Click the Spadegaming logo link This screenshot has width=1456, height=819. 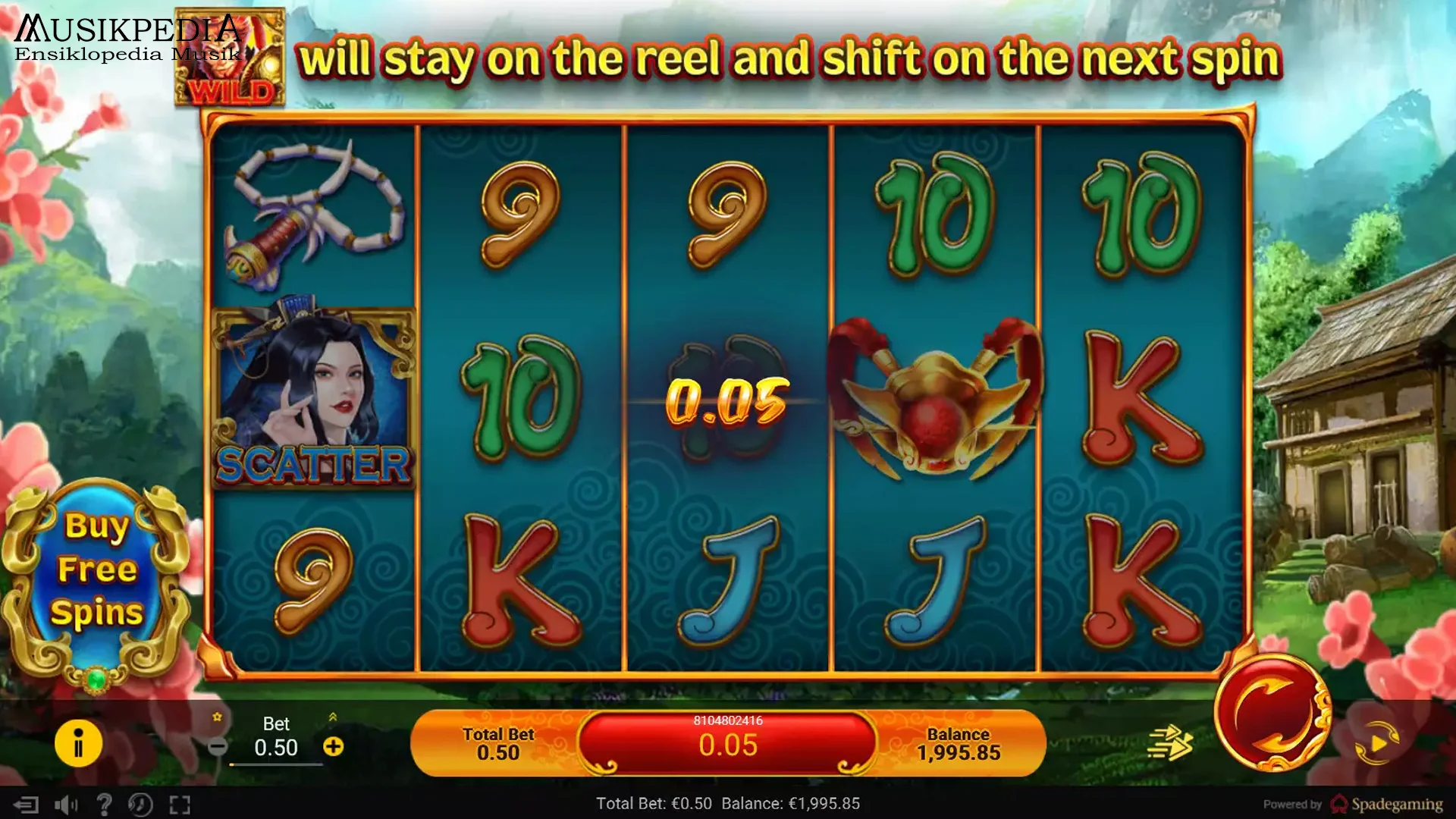pos(1388,805)
